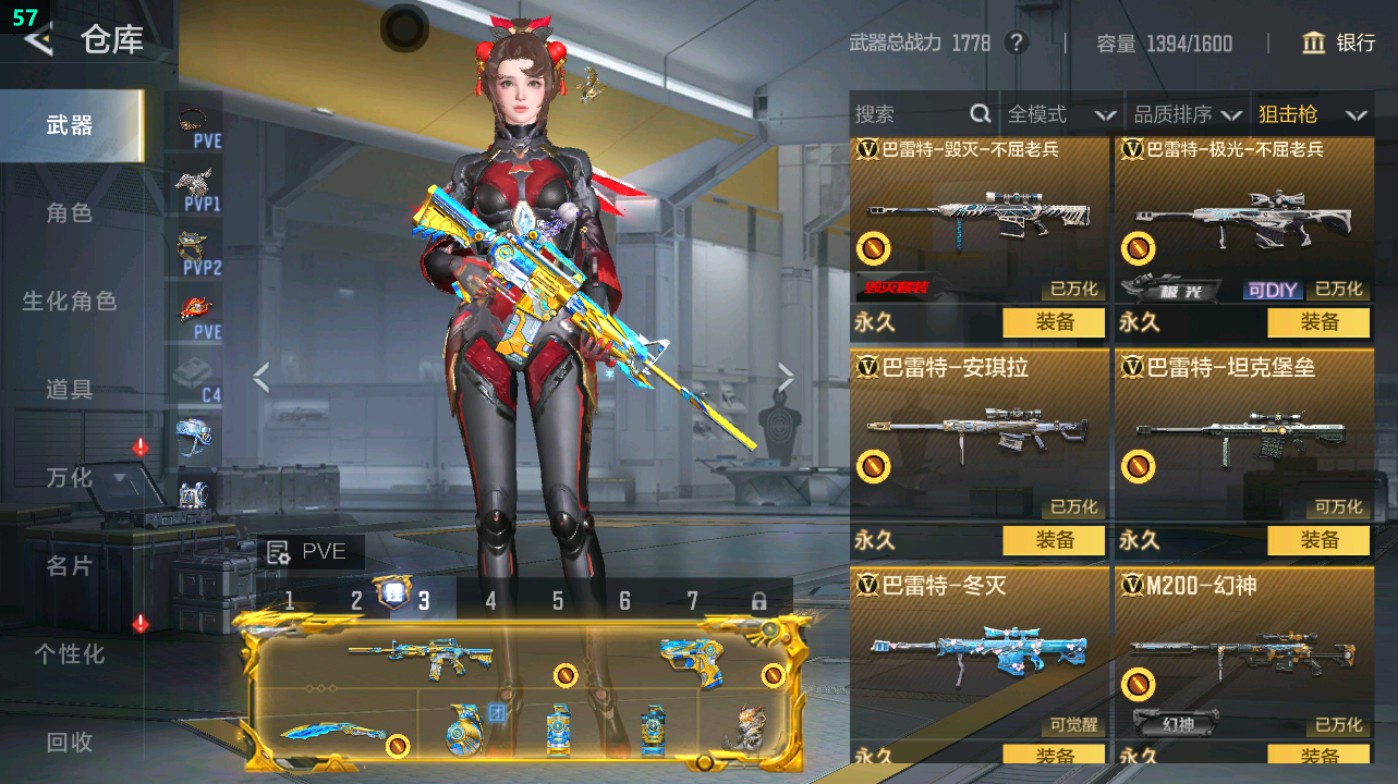Click the right arrow to rotate character view
Viewport: 1398px width, 784px height.
coord(787,375)
